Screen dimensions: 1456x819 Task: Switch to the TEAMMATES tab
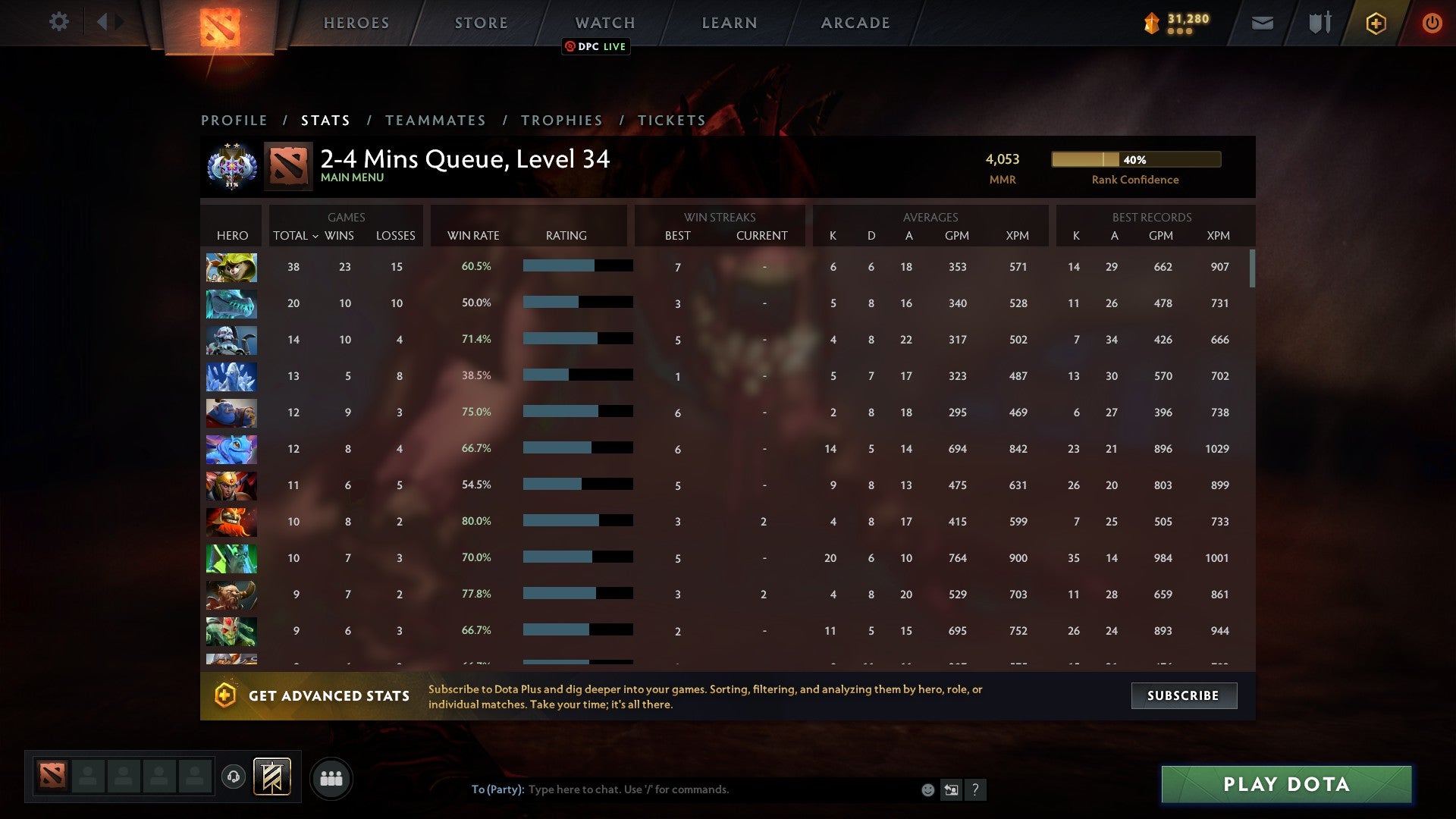(x=436, y=120)
